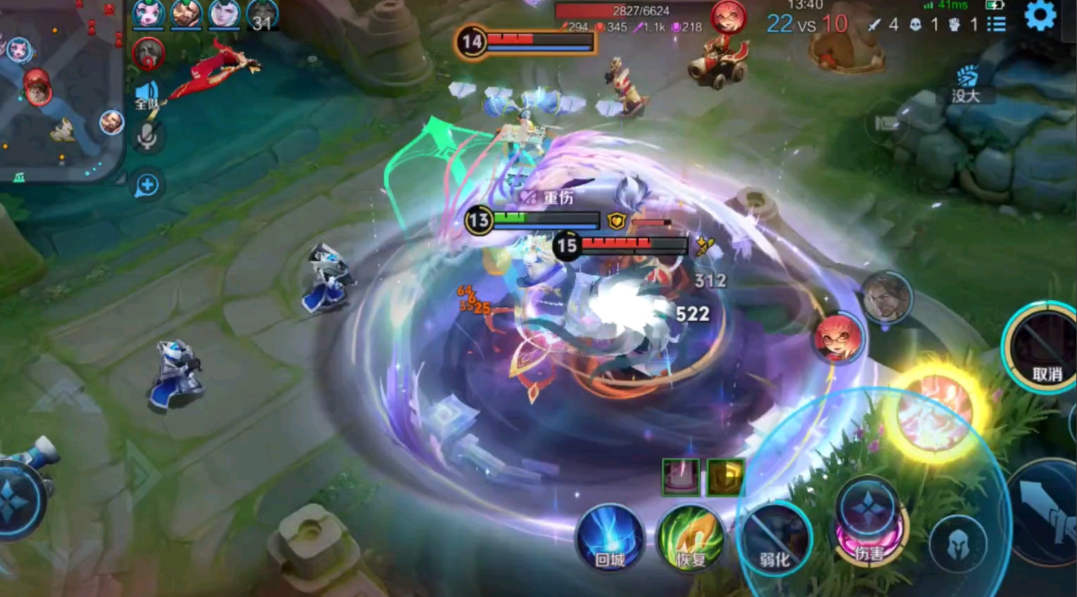
Task: Trigger the glowing yellow-ringed skill button
Action: 936,411
